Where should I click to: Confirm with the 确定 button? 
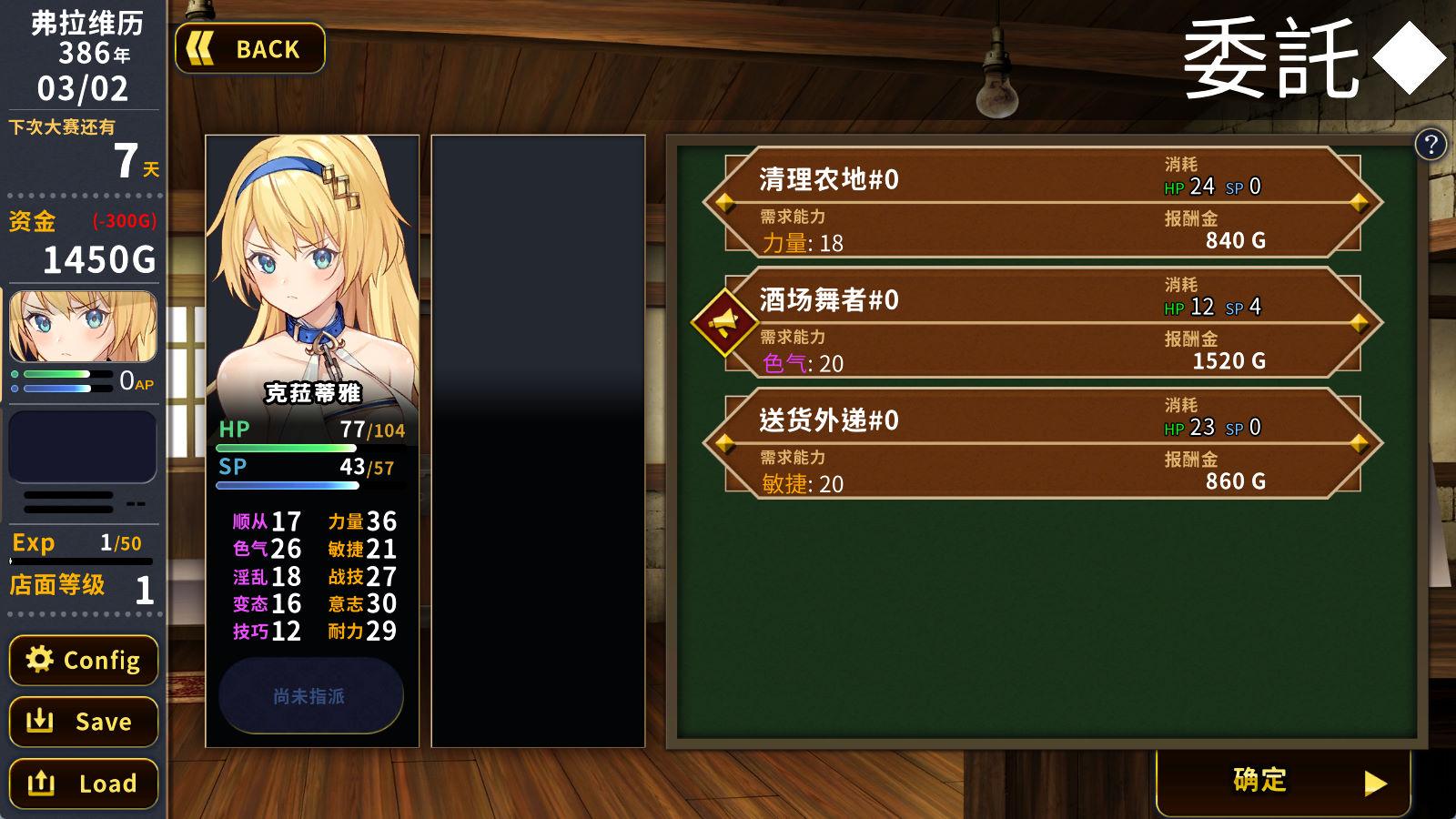click(x=1283, y=781)
